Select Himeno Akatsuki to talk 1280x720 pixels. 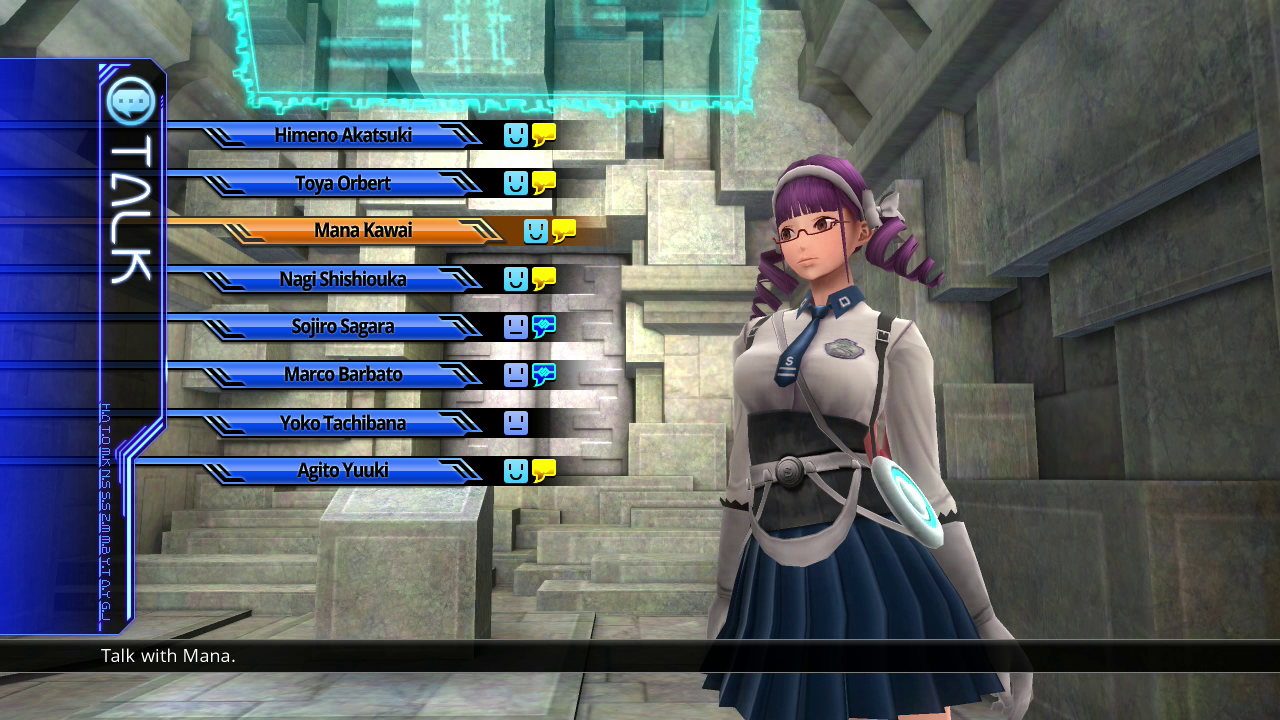point(342,135)
